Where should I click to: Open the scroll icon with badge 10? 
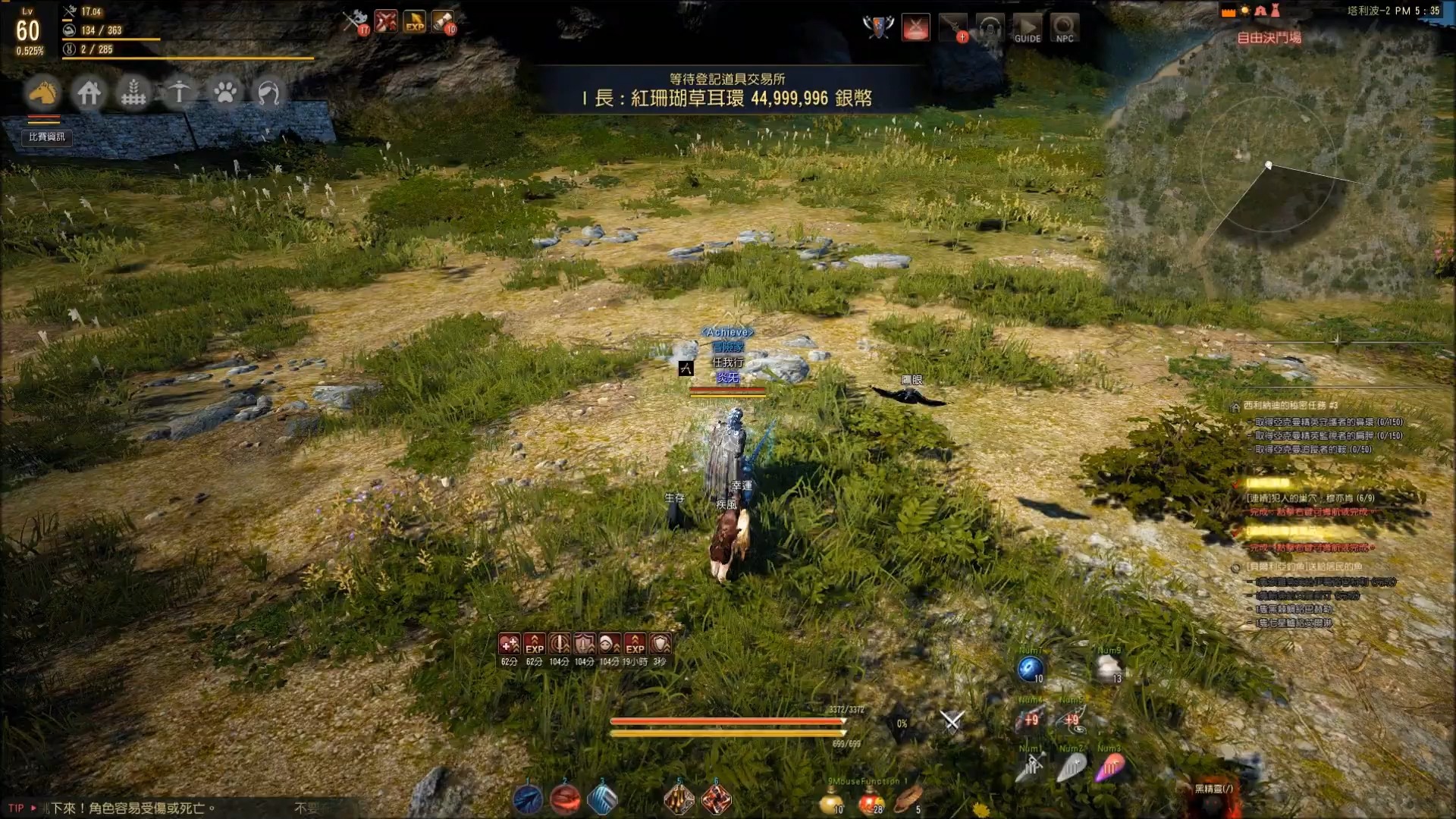(444, 21)
